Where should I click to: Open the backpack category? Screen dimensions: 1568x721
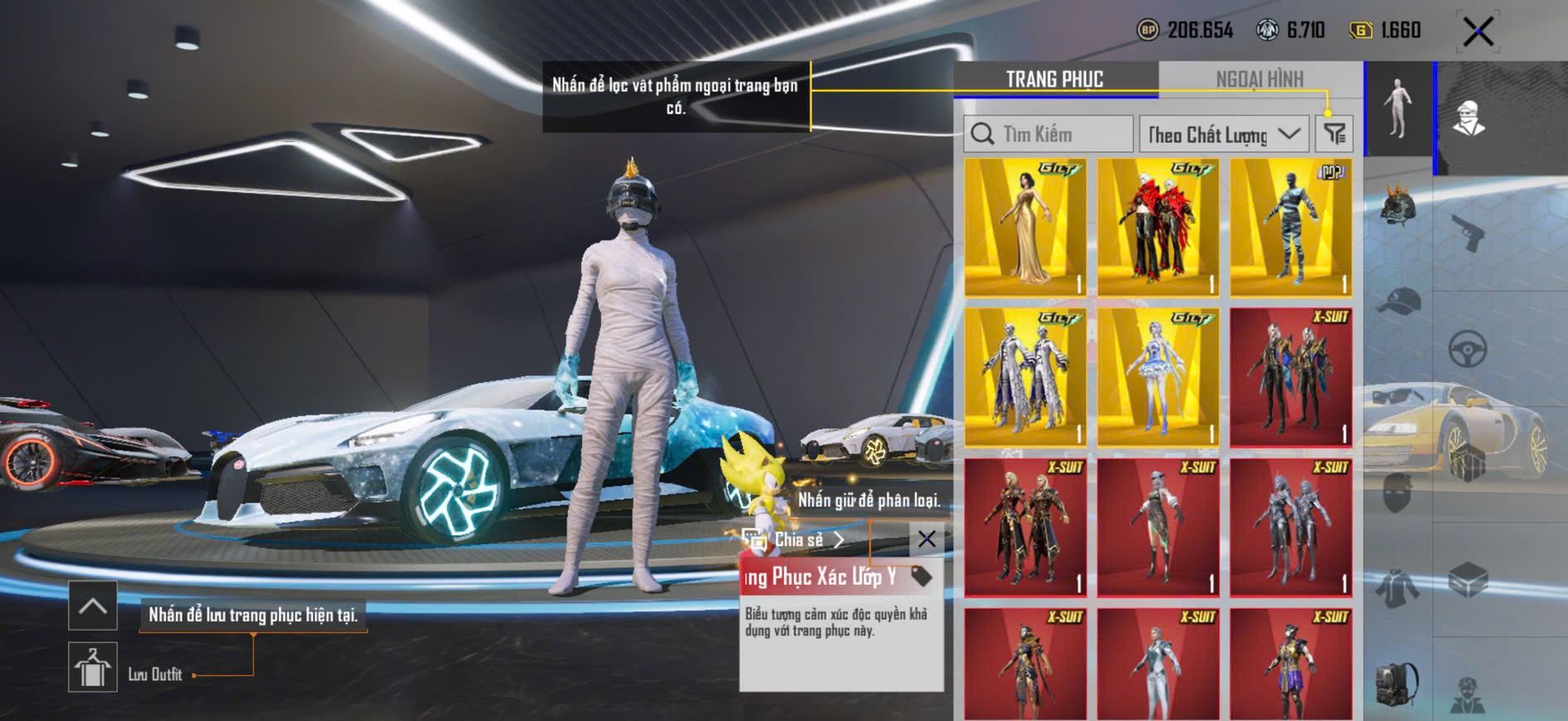click(x=1399, y=683)
